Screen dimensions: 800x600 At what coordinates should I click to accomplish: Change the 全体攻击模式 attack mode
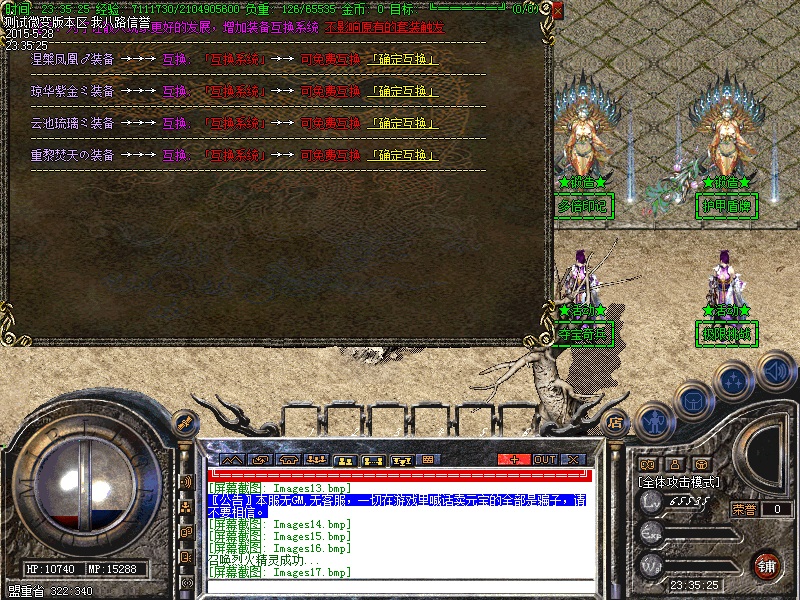pos(679,481)
